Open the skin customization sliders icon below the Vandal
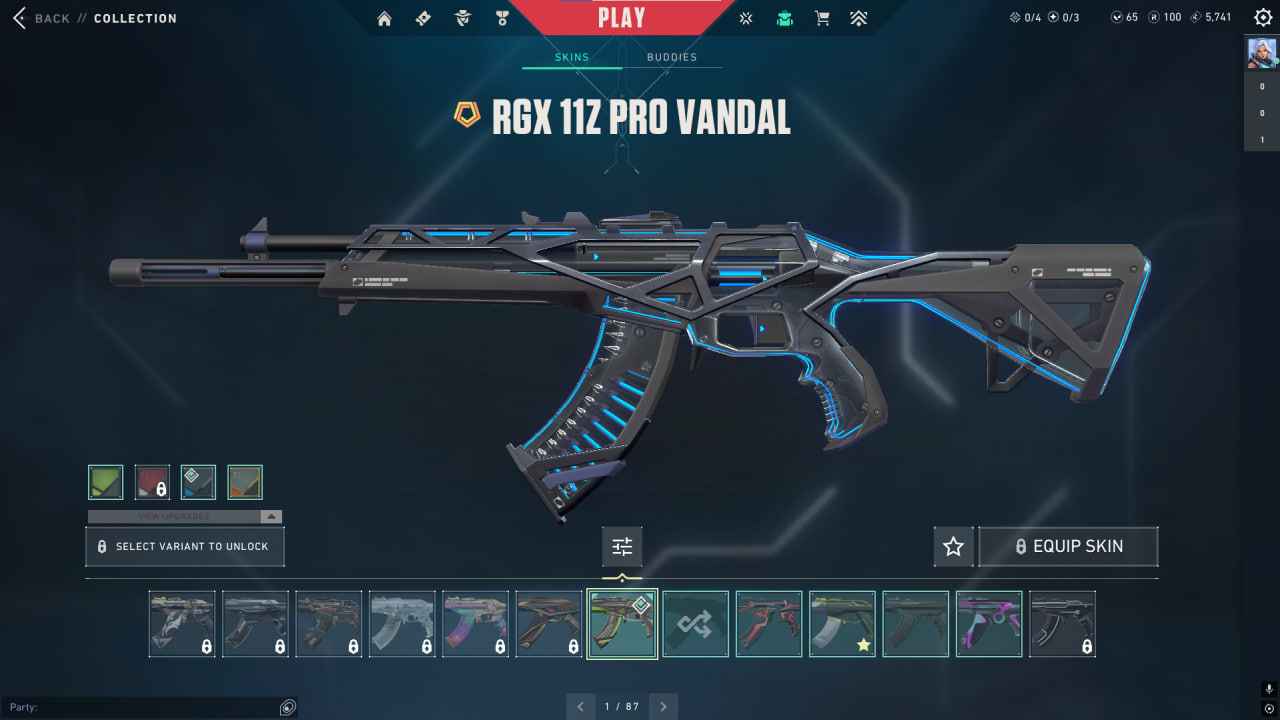Viewport: 1280px width, 720px height. click(622, 546)
